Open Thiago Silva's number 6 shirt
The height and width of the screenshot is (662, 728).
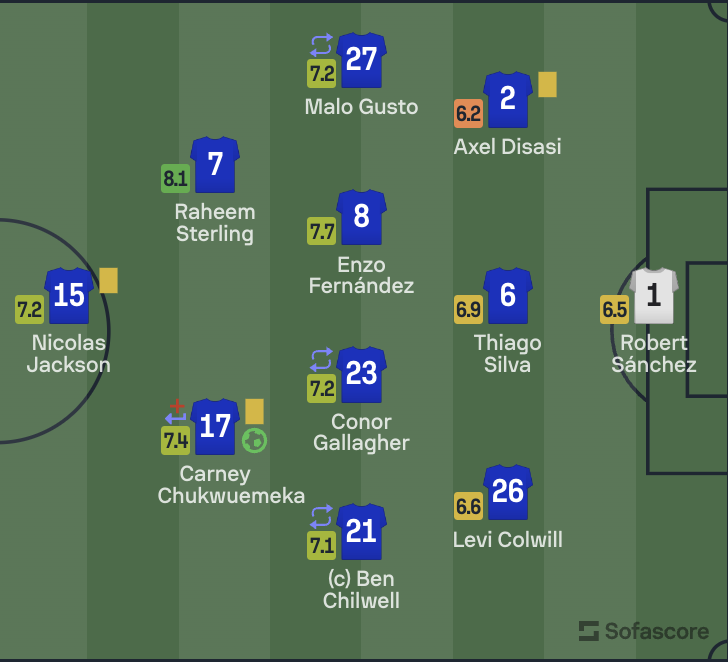[x=507, y=295]
